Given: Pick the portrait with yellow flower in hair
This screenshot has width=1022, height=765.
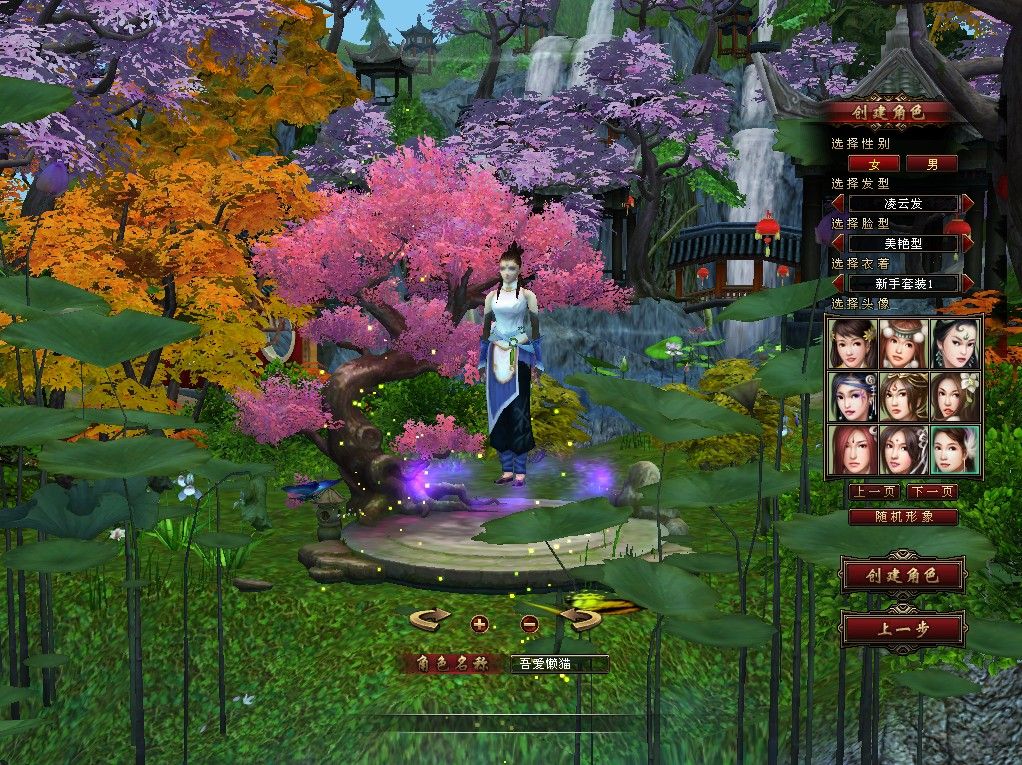Looking at the screenshot, I should 852,343.
